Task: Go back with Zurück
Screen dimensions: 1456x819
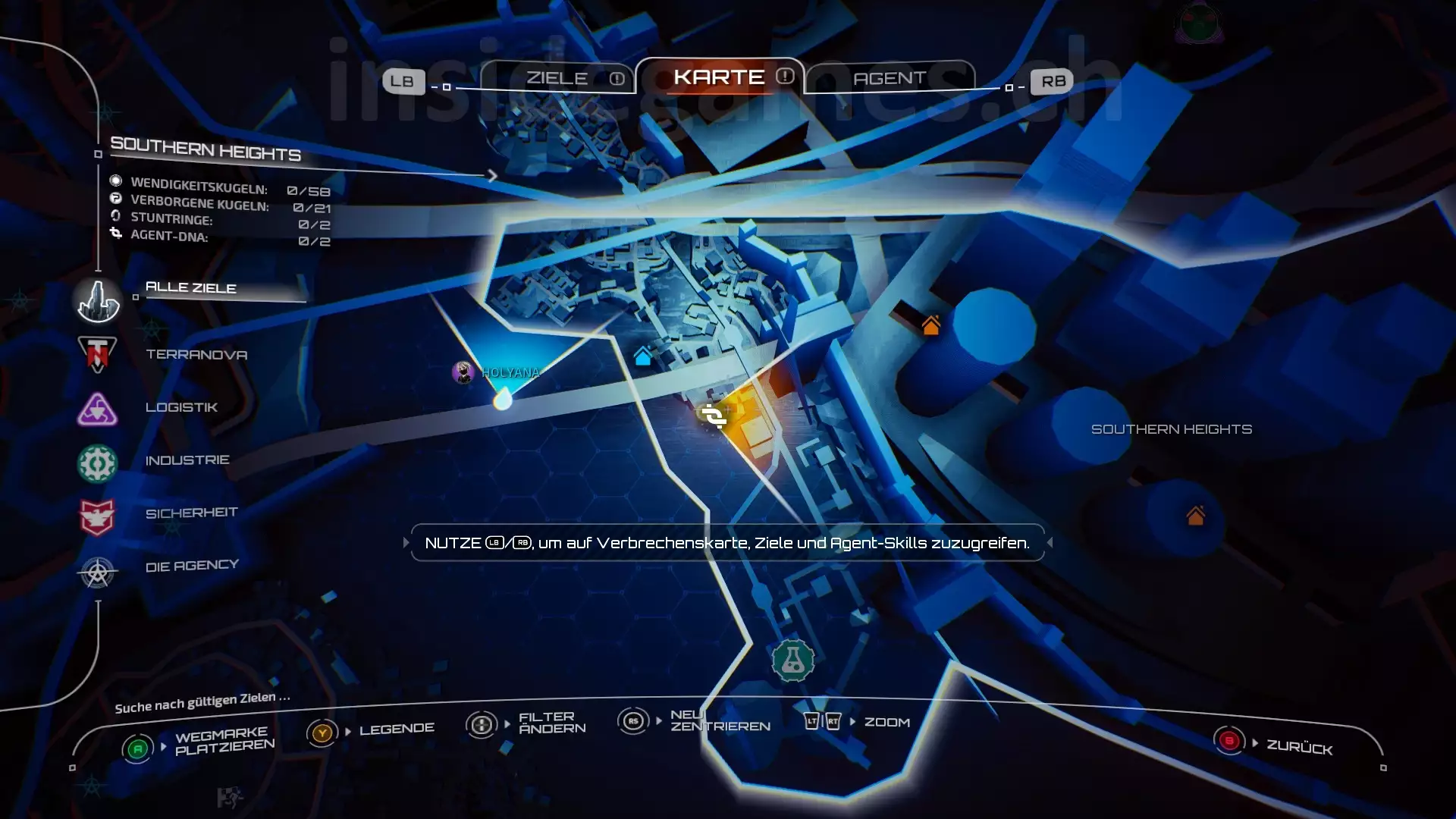Action: pos(1298,747)
